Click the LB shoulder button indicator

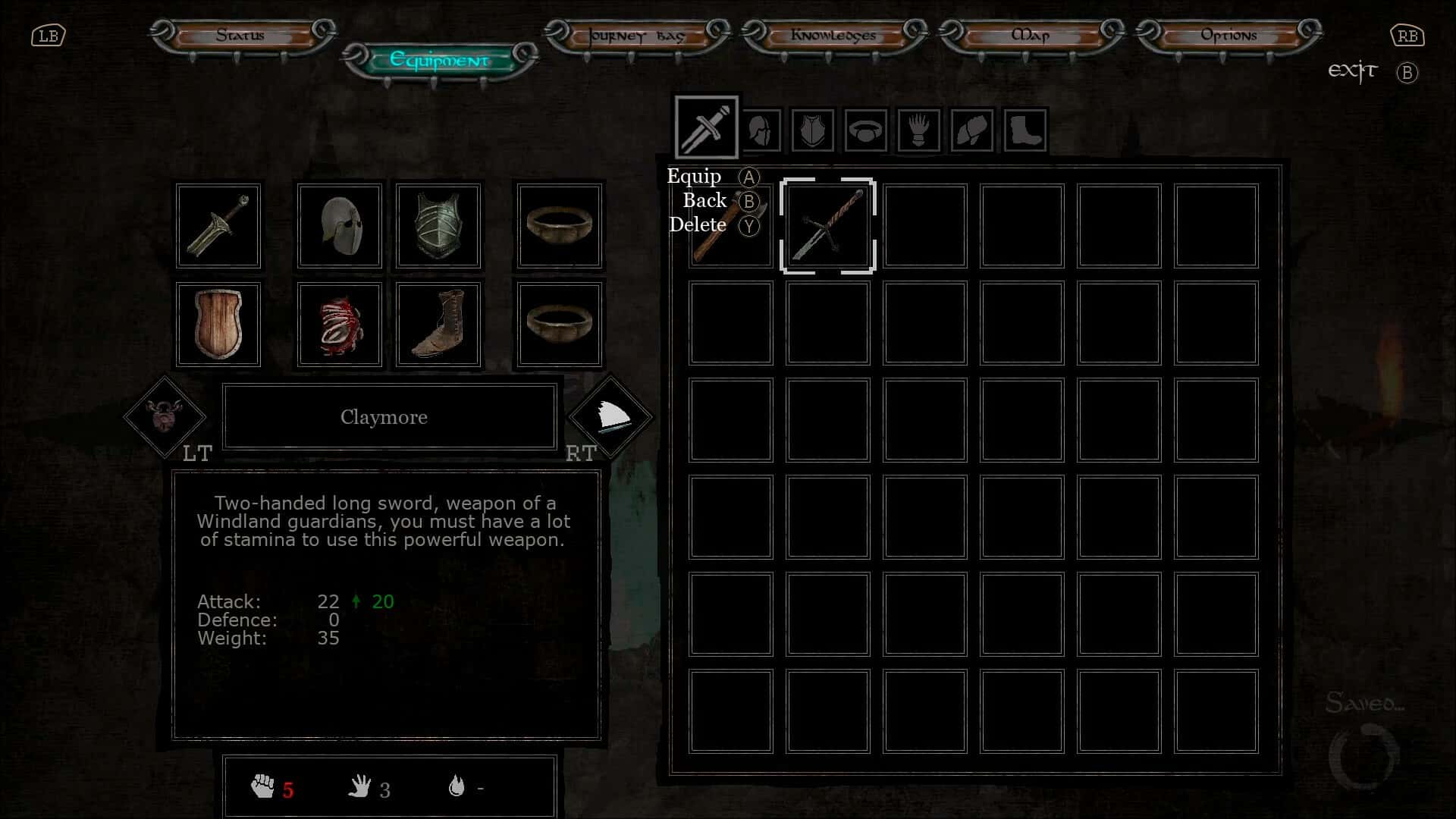[49, 35]
